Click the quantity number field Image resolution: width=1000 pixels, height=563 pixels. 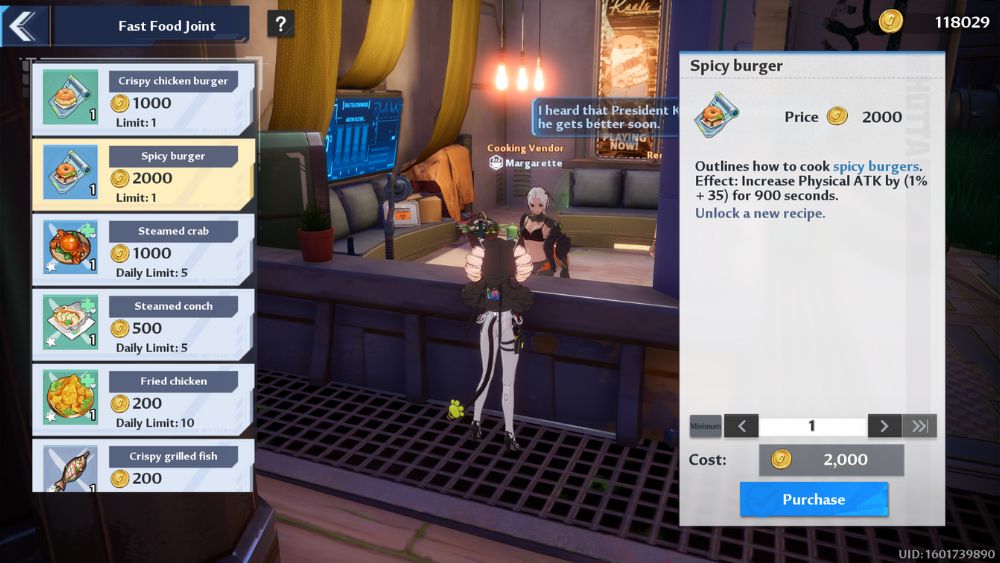coord(812,426)
